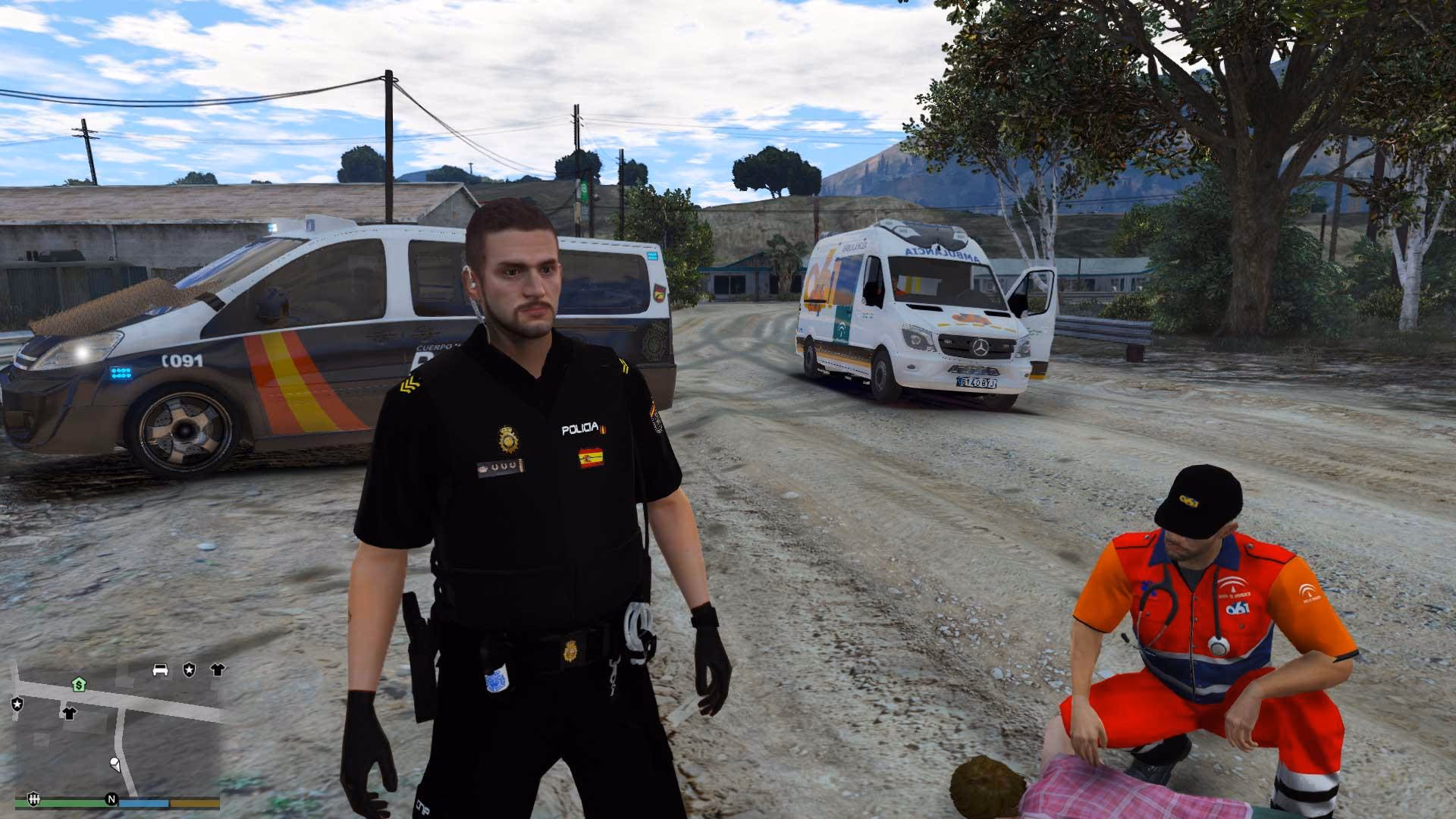Select the white car blip on the minimap
This screenshot has width=1456, height=819.
(160, 670)
